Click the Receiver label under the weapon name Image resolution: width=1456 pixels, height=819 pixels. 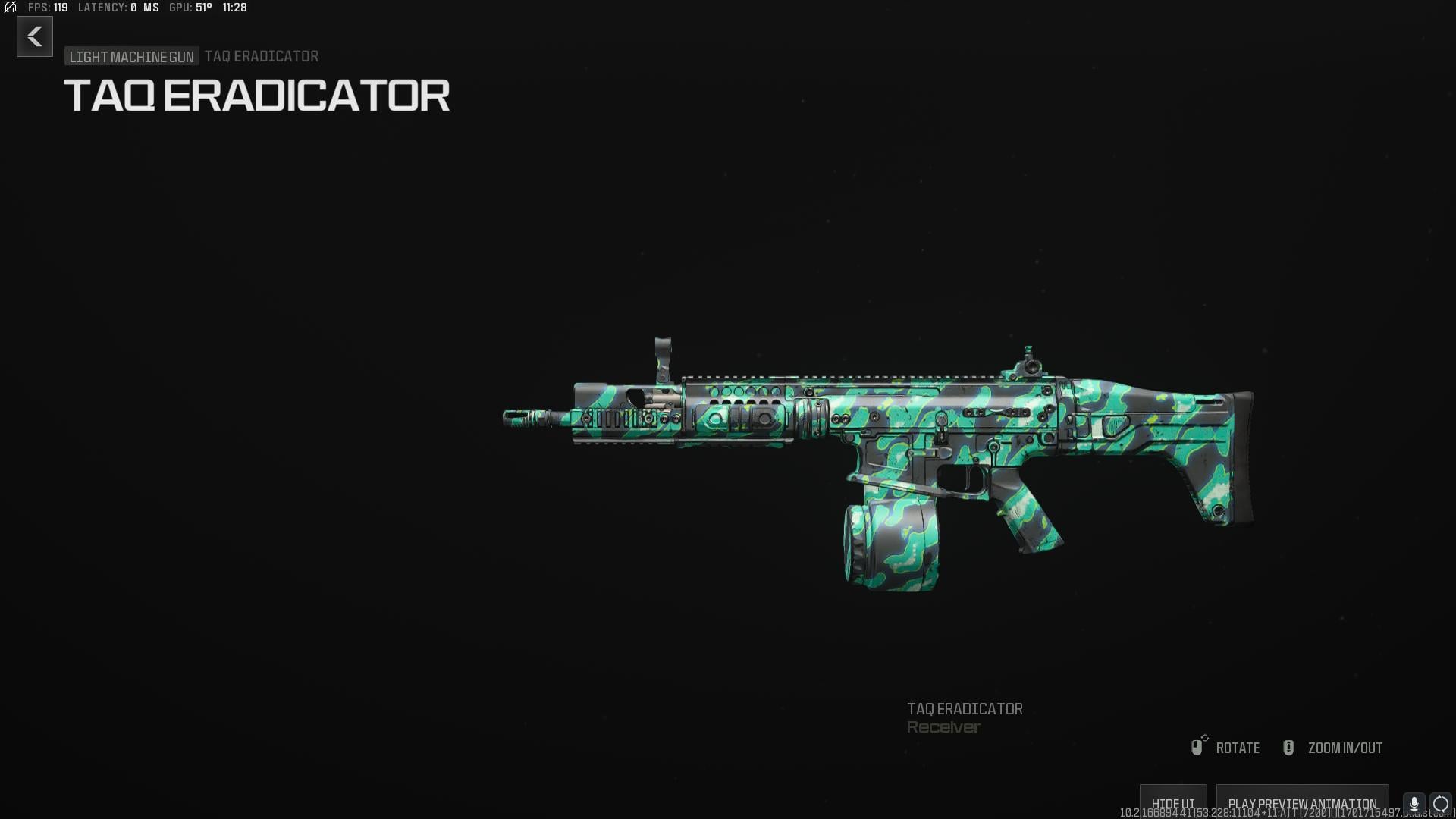943,726
